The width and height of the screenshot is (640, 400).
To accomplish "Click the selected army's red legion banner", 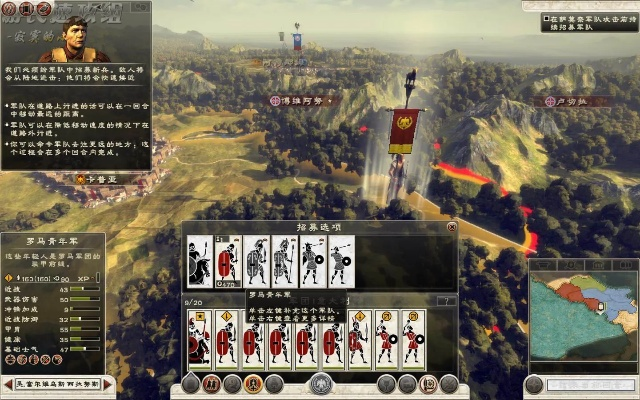I will click(x=405, y=128).
